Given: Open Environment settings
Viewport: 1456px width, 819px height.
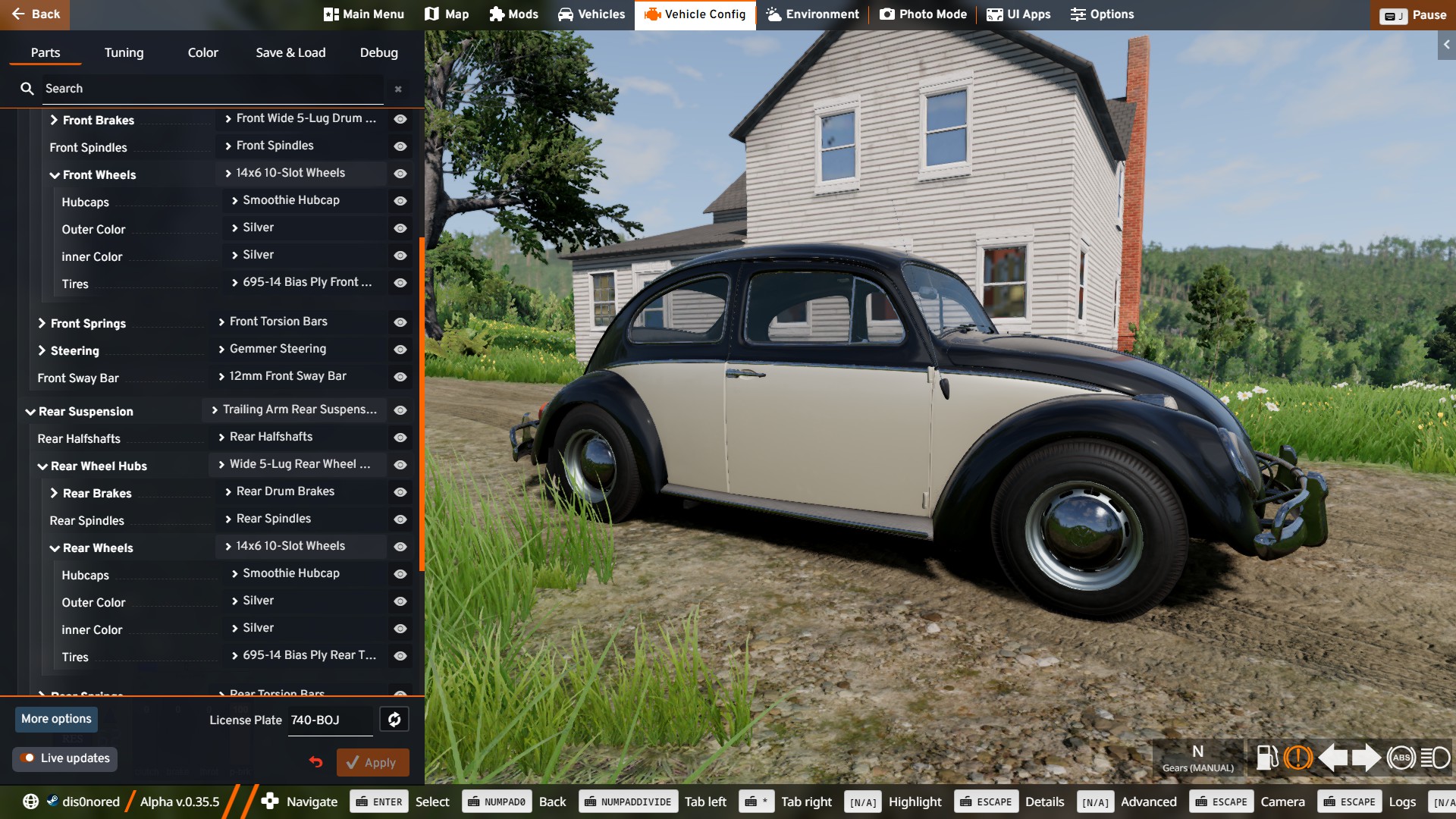Looking at the screenshot, I should (x=812, y=14).
